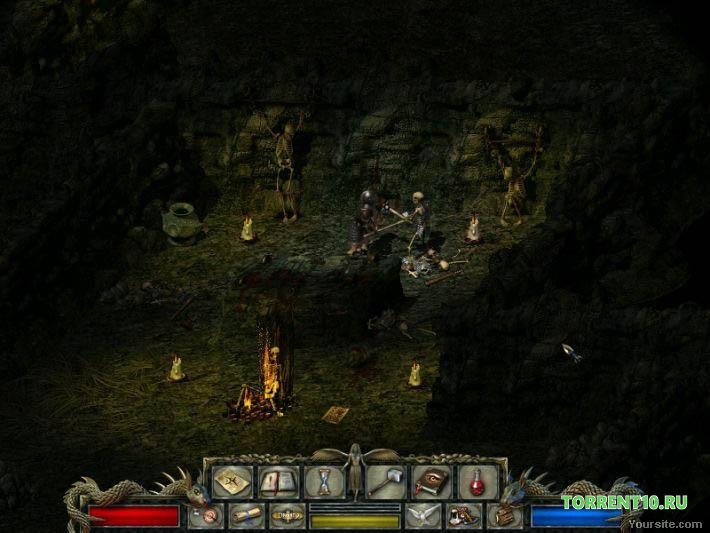Select the golden belt icon
This screenshot has width=710, height=533.
(x=287, y=516)
